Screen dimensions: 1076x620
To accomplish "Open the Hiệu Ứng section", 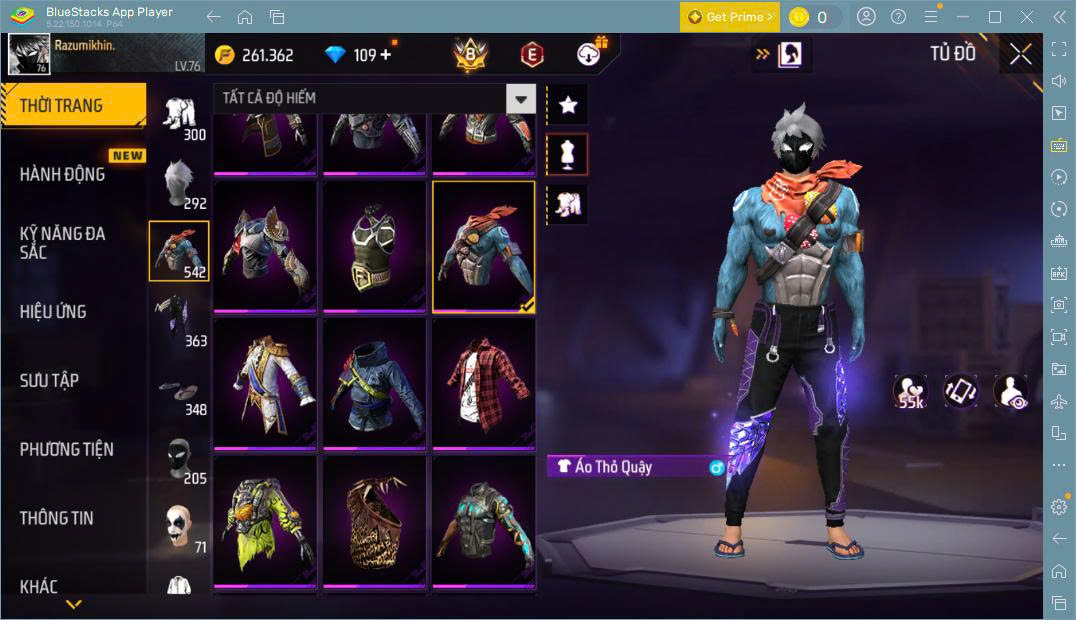I will (53, 312).
